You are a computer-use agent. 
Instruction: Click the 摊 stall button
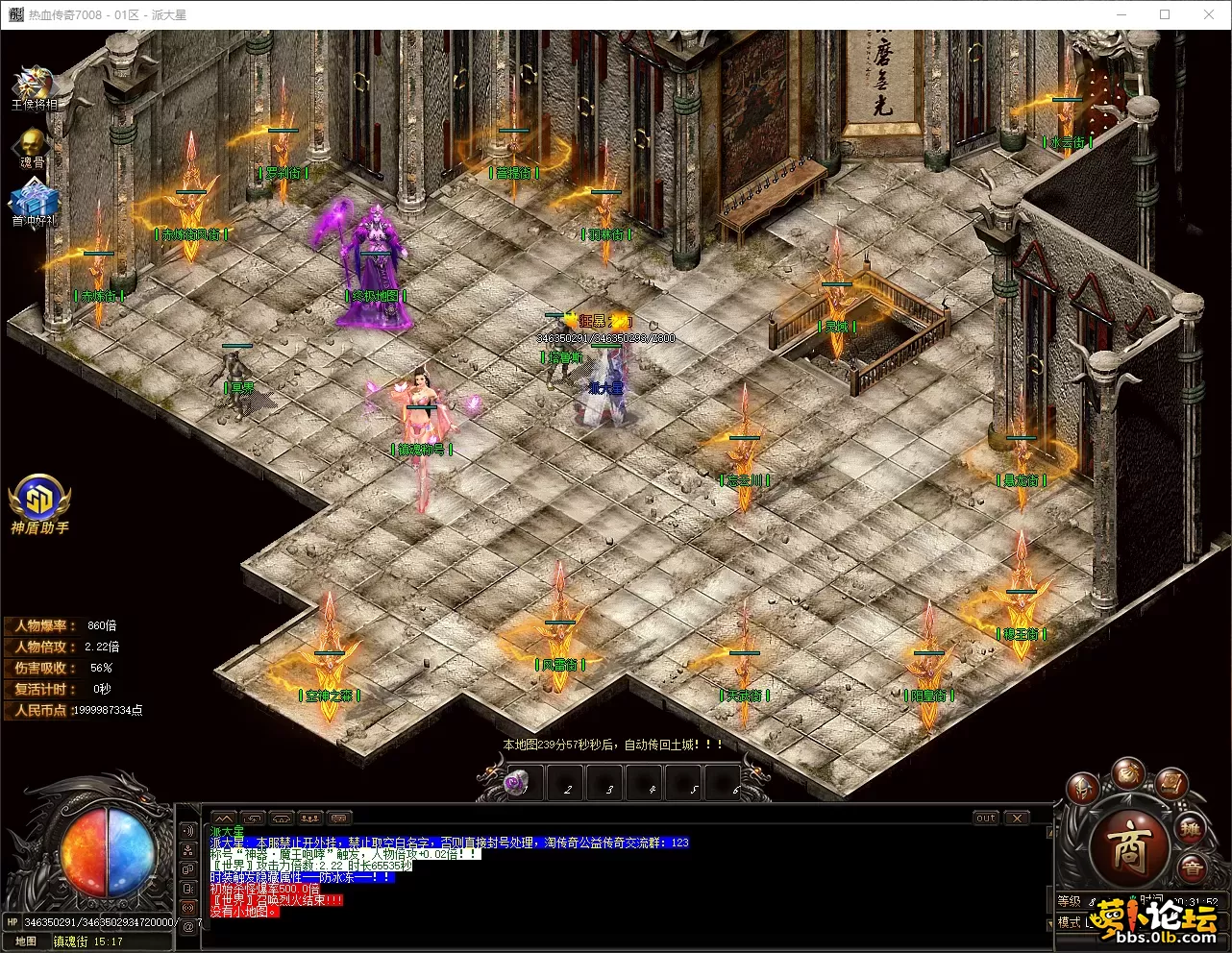coord(1192,830)
